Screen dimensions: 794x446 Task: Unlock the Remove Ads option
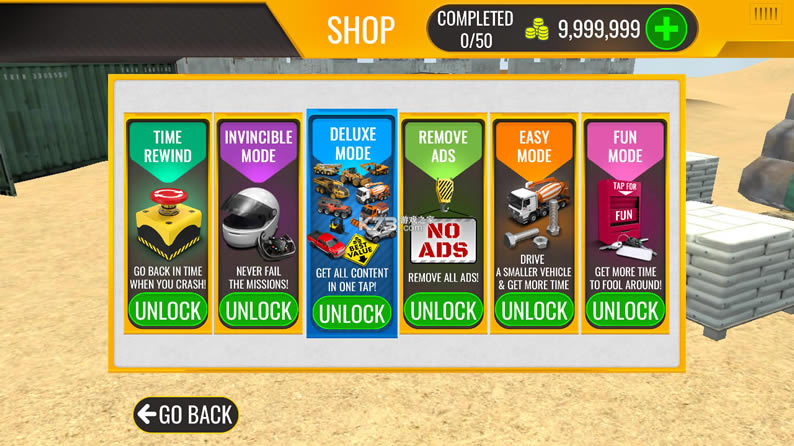click(x=443, y=310)
